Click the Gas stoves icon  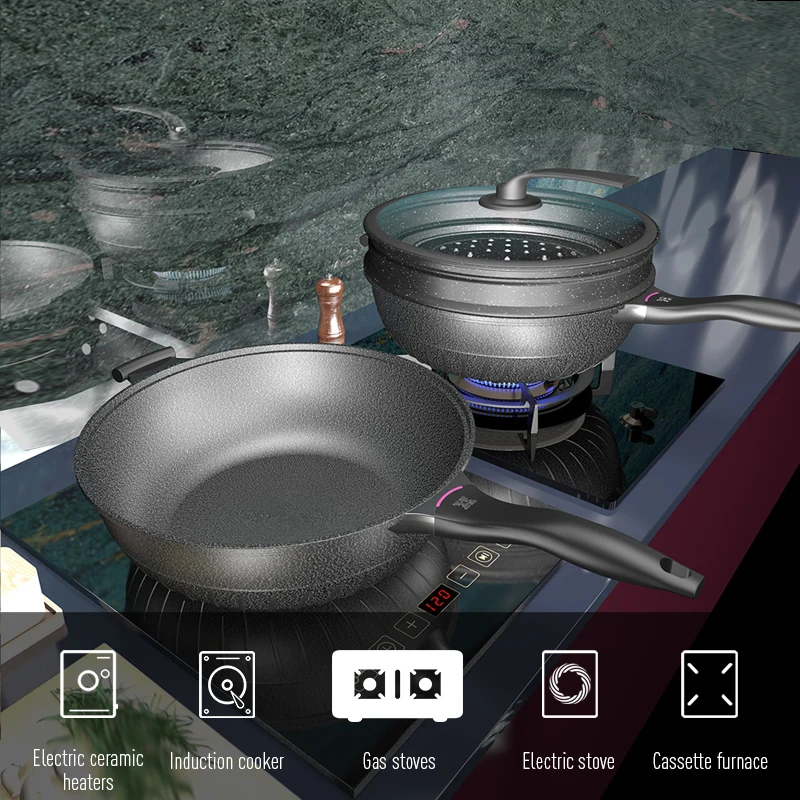pyautogui.click(x=397, y=684)
